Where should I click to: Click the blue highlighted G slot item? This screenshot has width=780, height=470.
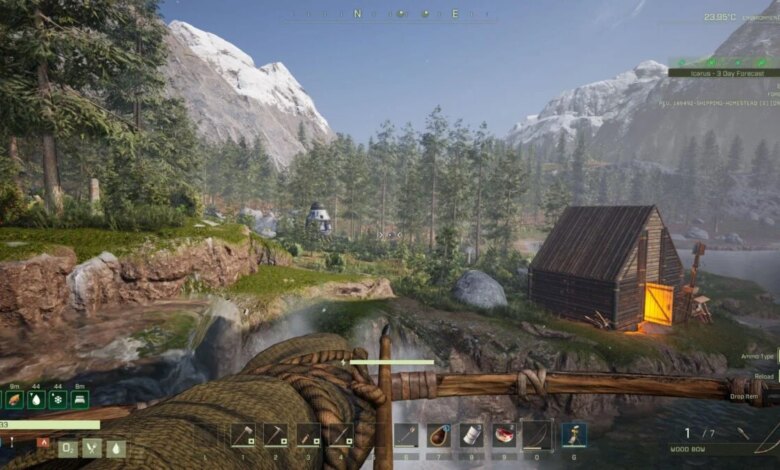coord(574,435)
